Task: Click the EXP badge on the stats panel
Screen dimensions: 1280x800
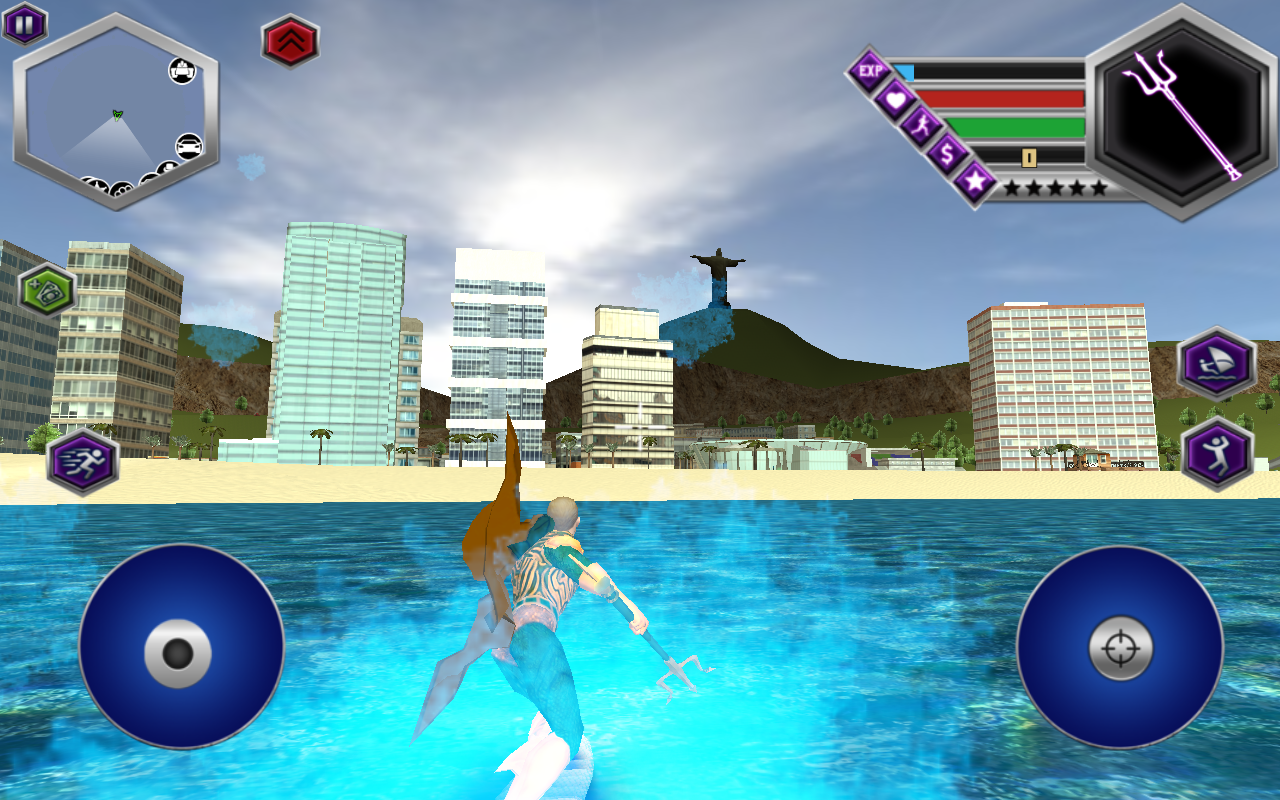Action: [x=872, y=68]
